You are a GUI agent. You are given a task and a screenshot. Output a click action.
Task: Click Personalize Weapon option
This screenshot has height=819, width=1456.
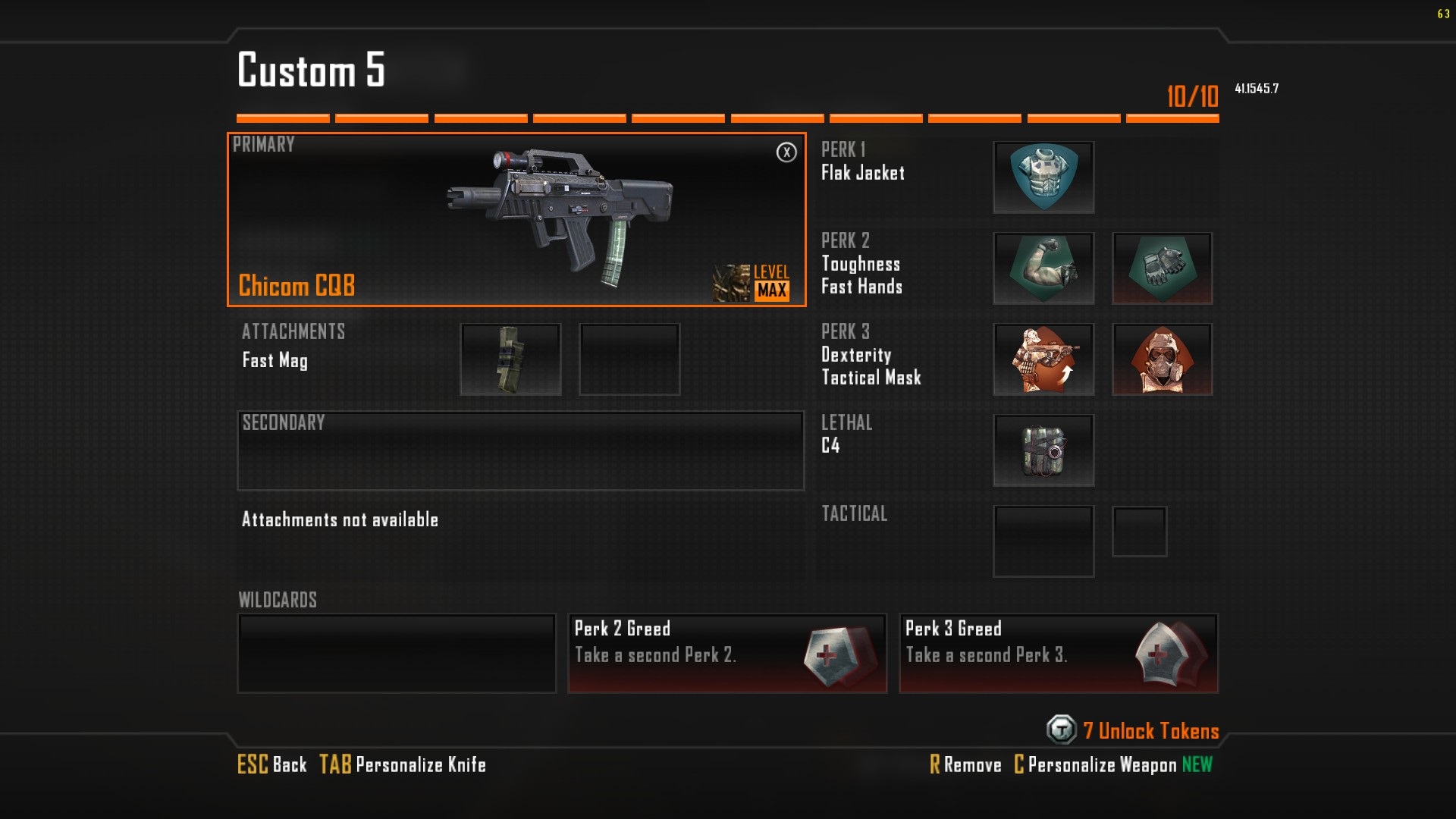coord(1096,764)
